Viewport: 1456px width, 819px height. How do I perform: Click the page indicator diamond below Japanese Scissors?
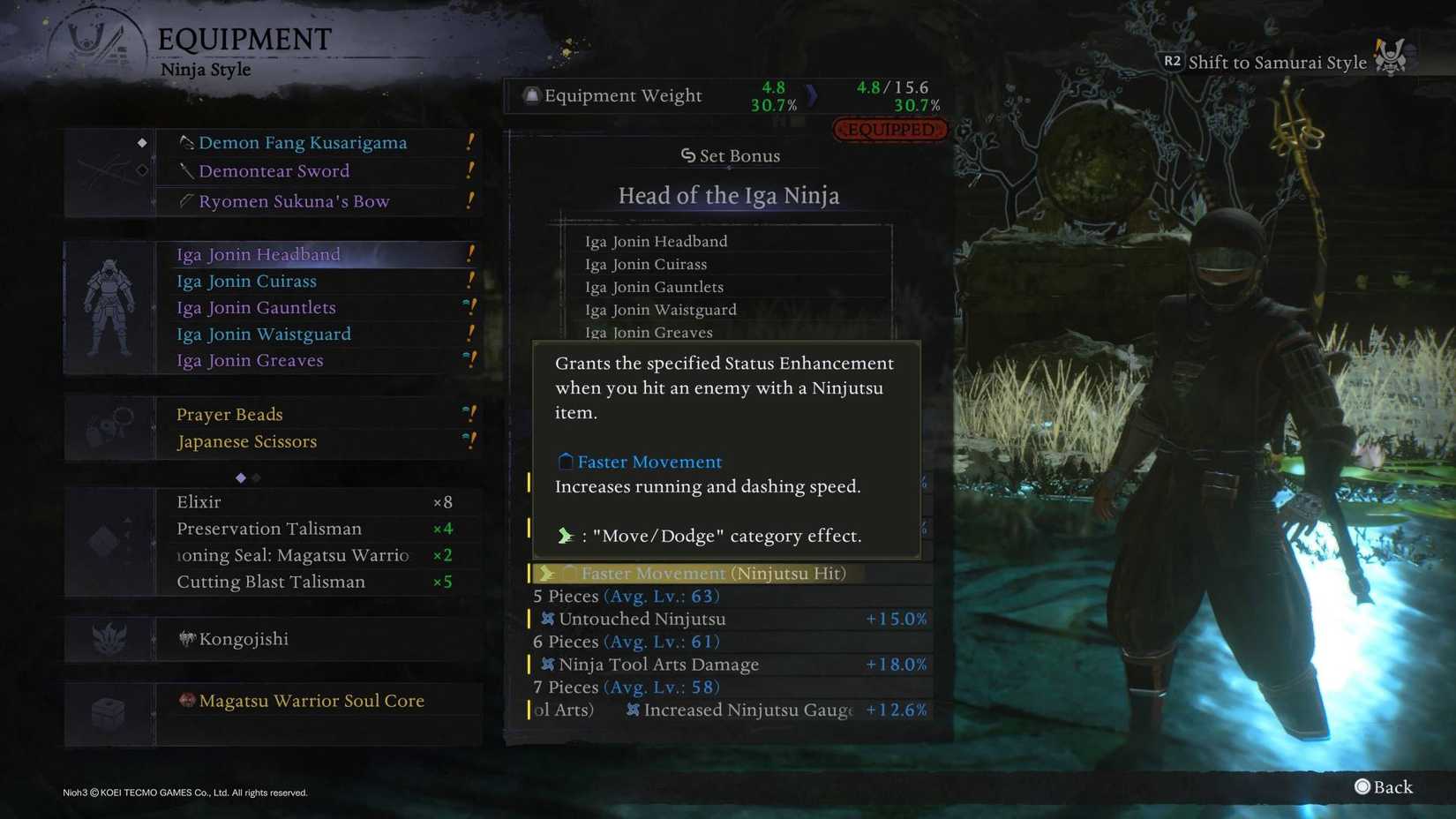[240, 477]
